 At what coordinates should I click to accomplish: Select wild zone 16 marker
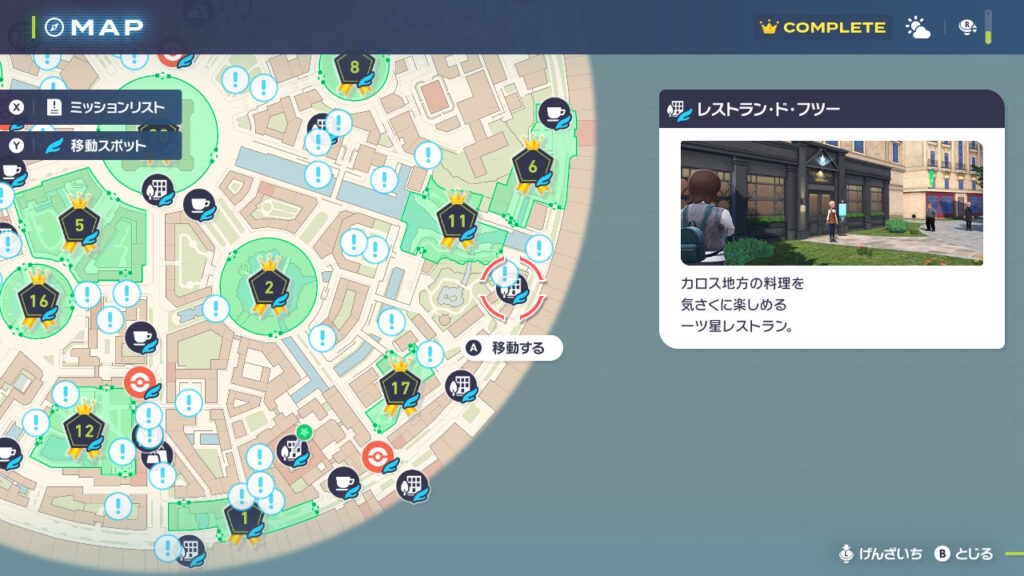[39, 302]
